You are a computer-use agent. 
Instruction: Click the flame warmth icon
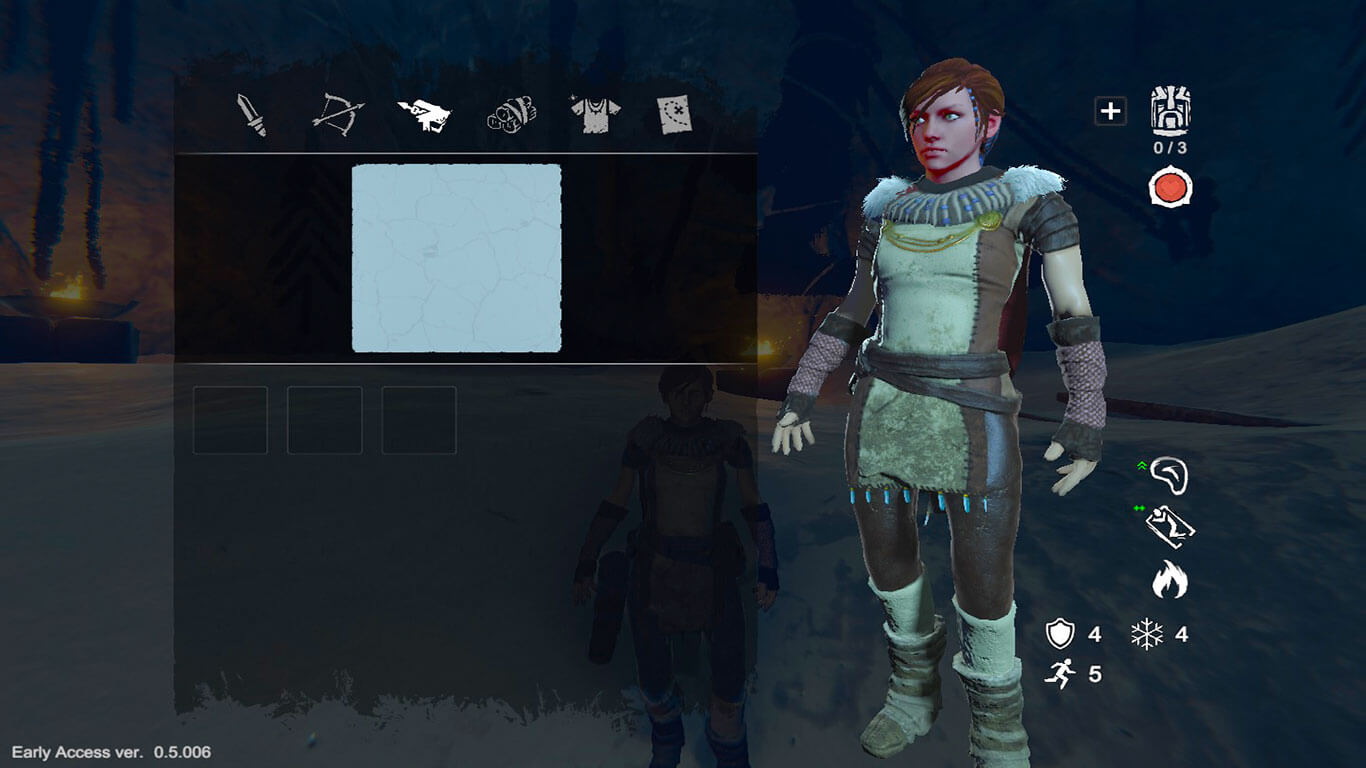(1169, 579)
